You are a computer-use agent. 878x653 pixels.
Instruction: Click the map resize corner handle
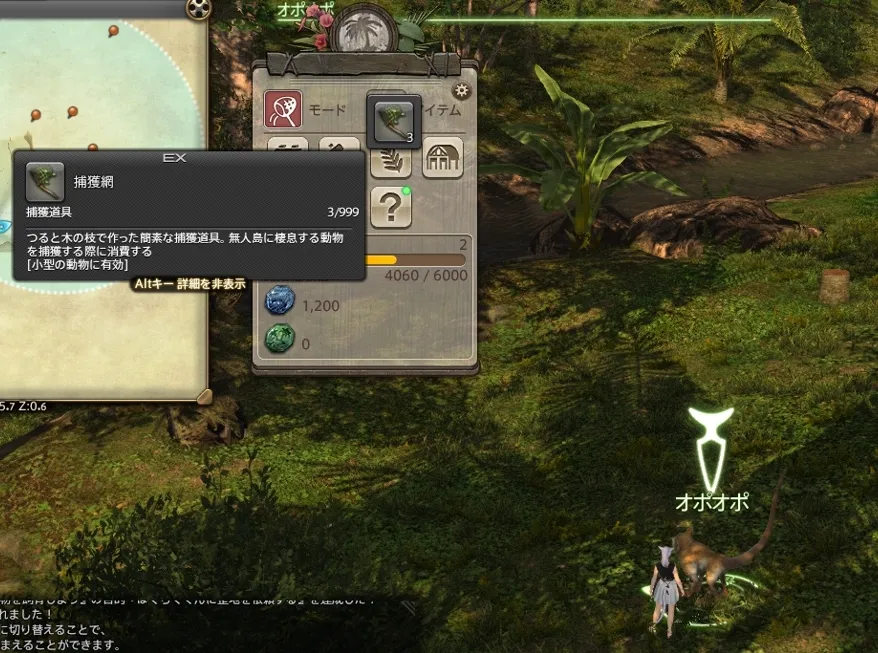point(203,396)
